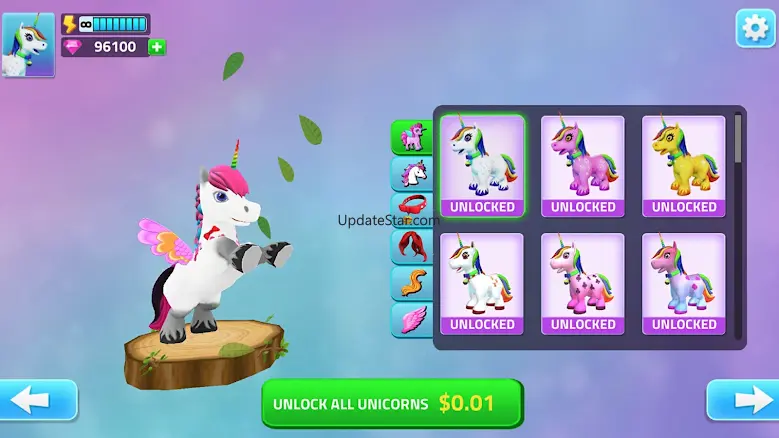Advance with the right arrow button
Image resolution: width=779 pixels, height=438 pixels.
coord(741,400)
